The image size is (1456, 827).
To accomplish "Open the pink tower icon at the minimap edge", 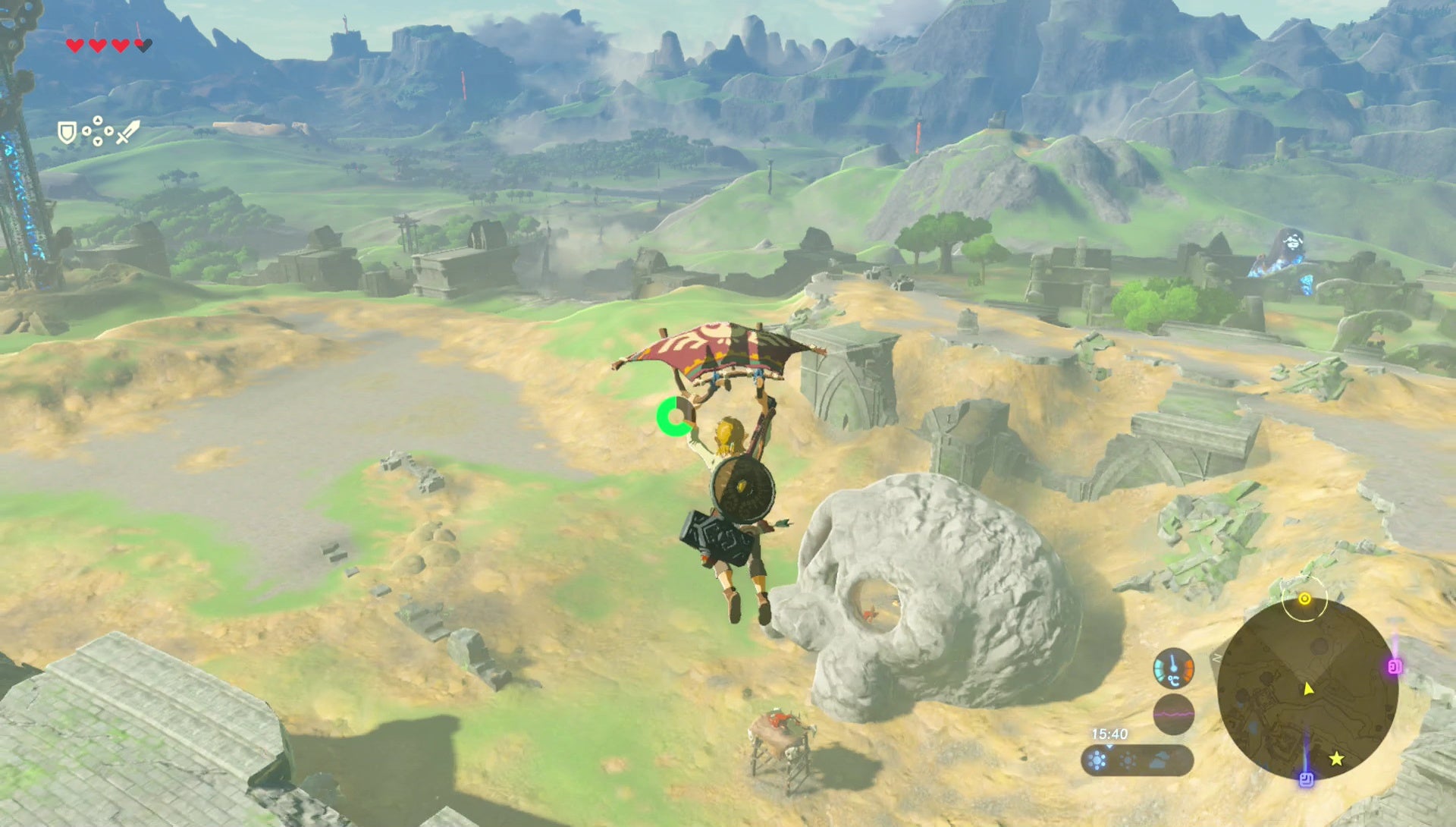I will click(x=1395, y=665).
